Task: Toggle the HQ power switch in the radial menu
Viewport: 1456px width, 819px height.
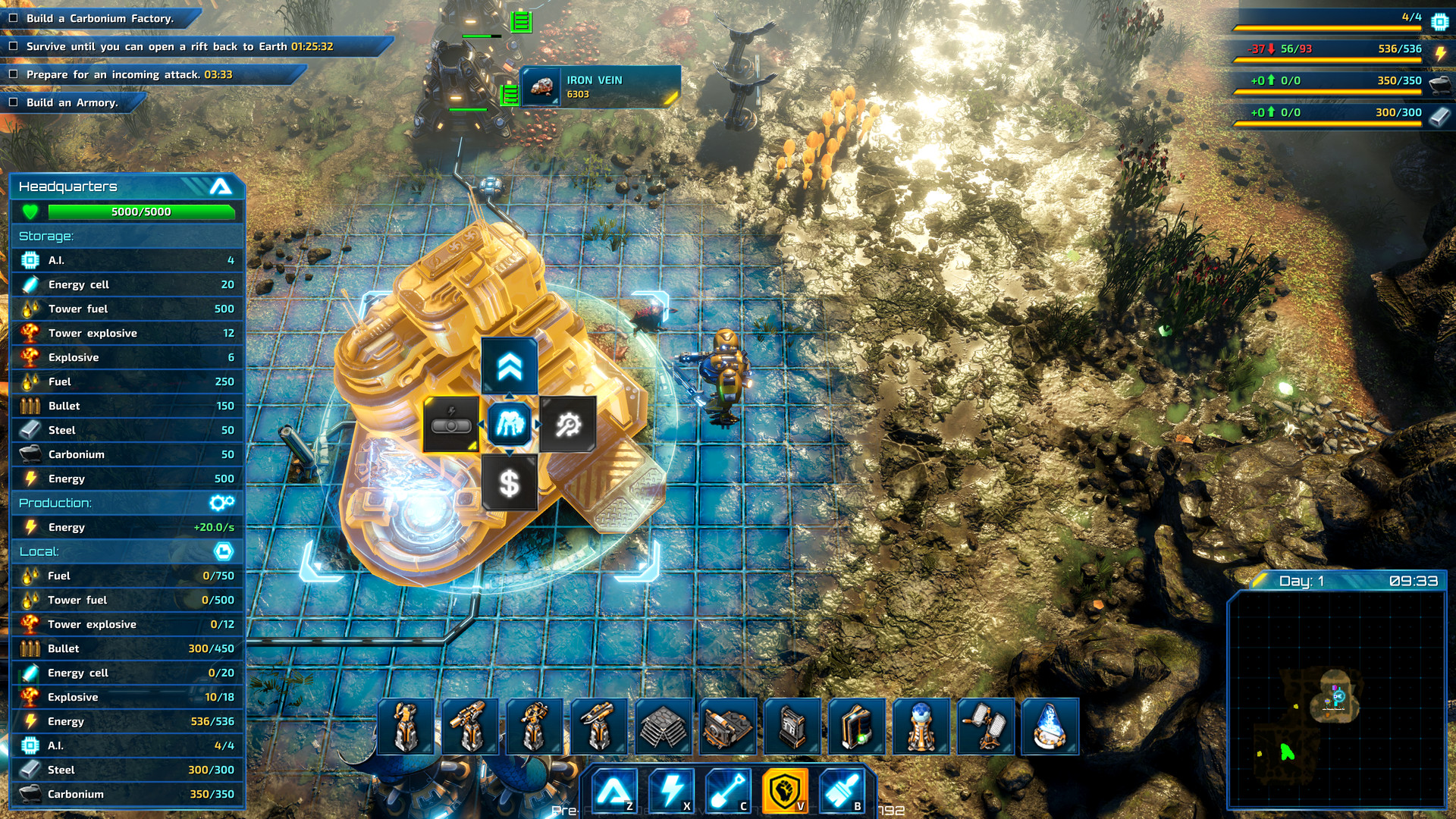Action: pyautogui.click(x=453, y=425)
